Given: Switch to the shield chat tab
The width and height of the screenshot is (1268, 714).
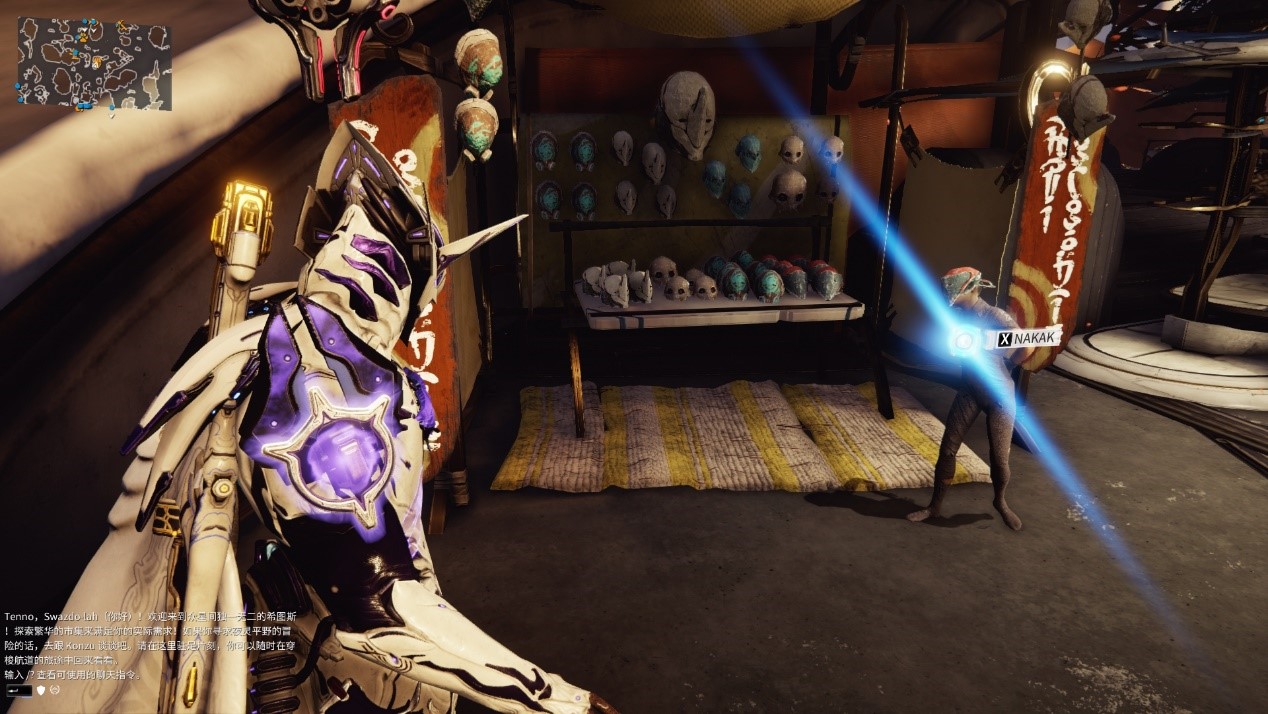Looking at the screenshot, I should [41, 690].
